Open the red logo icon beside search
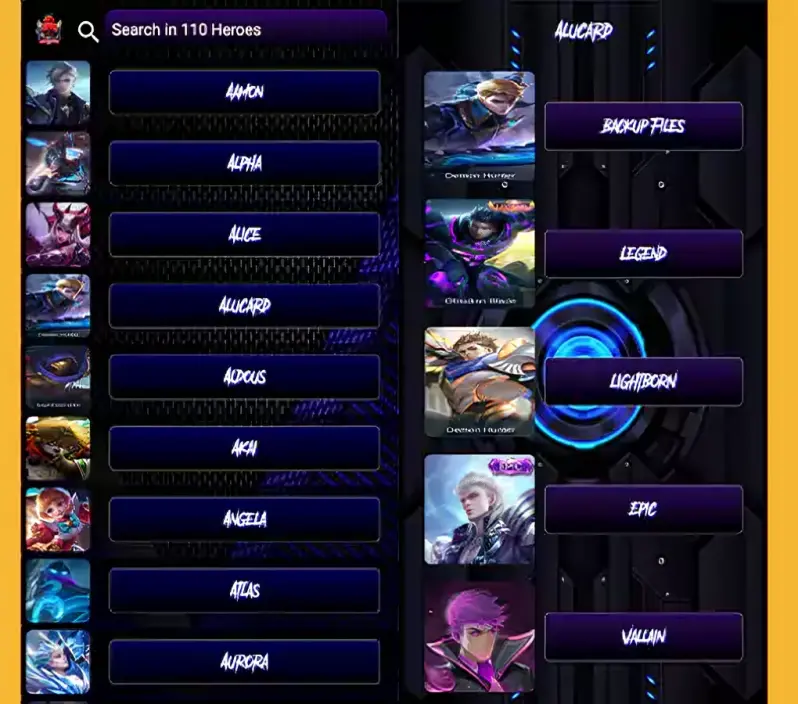 48,30
